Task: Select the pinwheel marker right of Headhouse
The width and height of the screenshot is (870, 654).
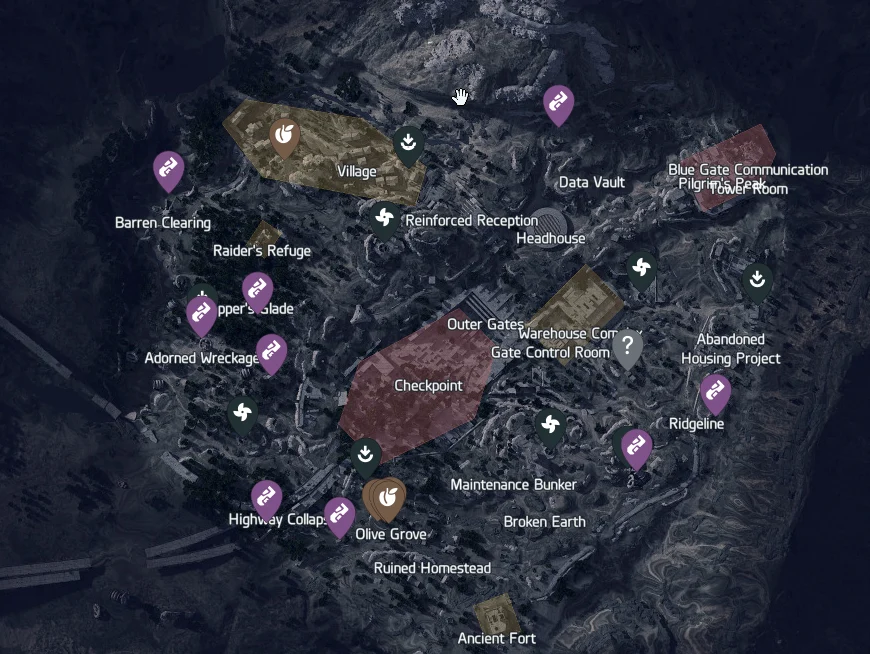Action: click(641, 268)
